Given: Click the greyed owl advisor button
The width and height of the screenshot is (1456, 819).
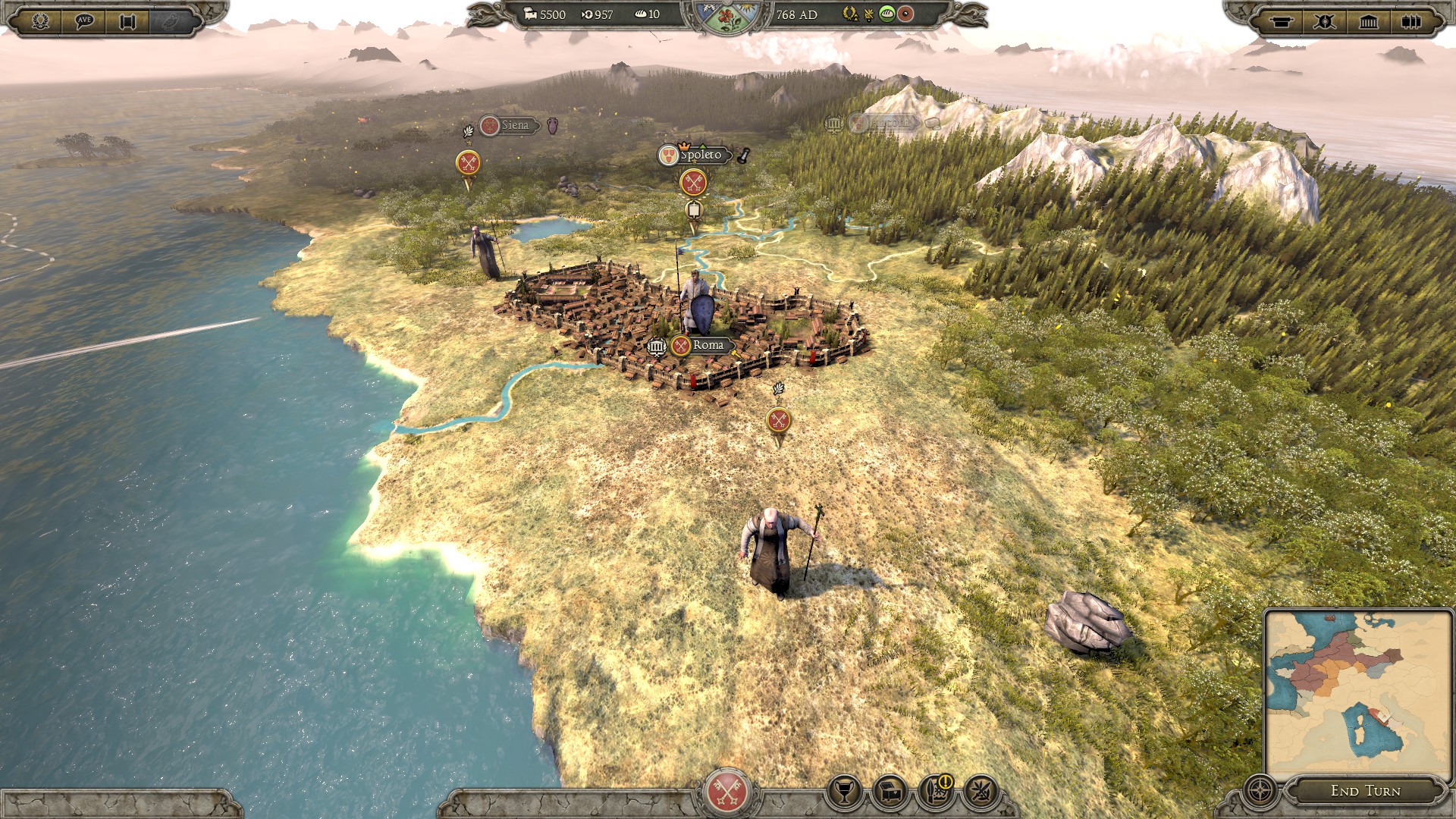Looking at the screenshot, I should 171,20.
